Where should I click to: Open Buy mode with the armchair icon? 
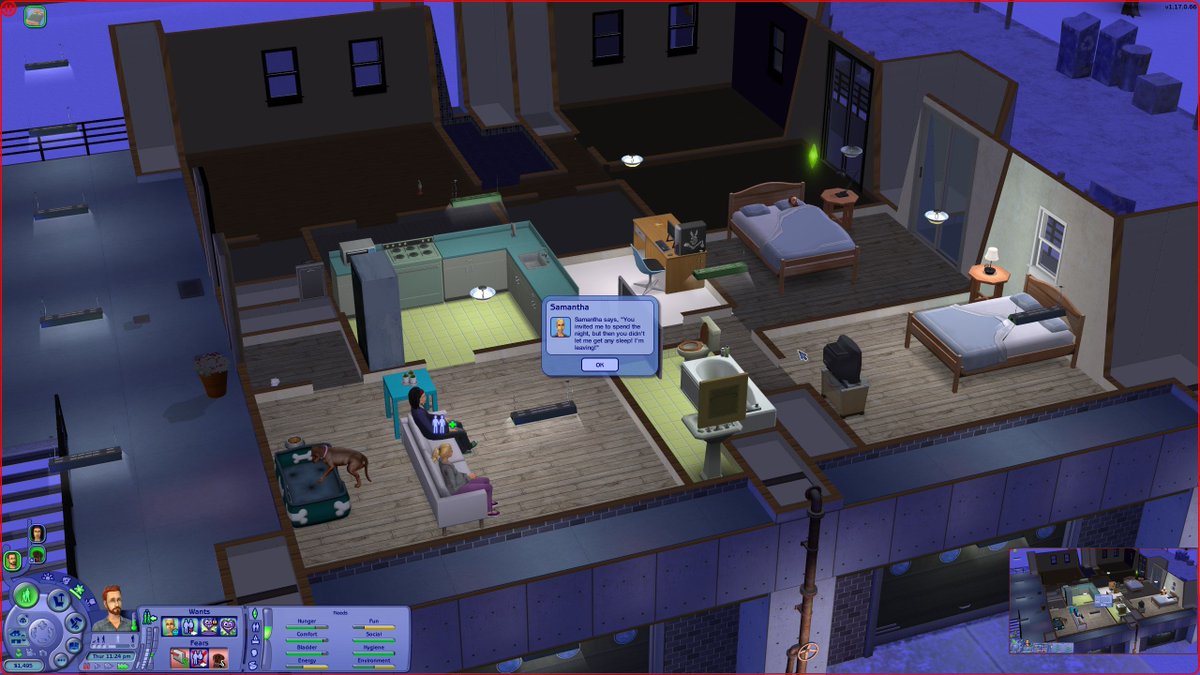pyautogui.click(x=58, y=599)
